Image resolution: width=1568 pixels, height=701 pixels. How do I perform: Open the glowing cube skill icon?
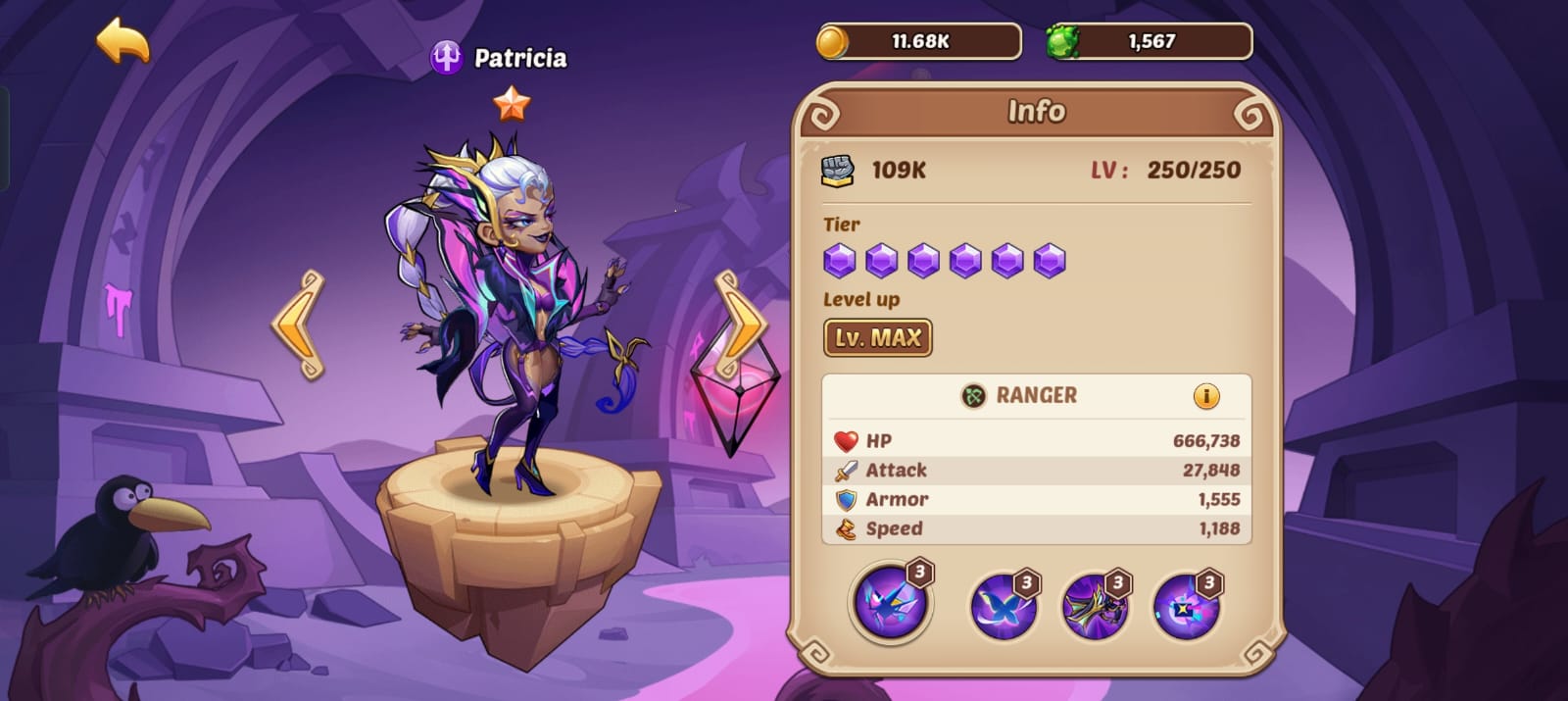(1186, 606)
